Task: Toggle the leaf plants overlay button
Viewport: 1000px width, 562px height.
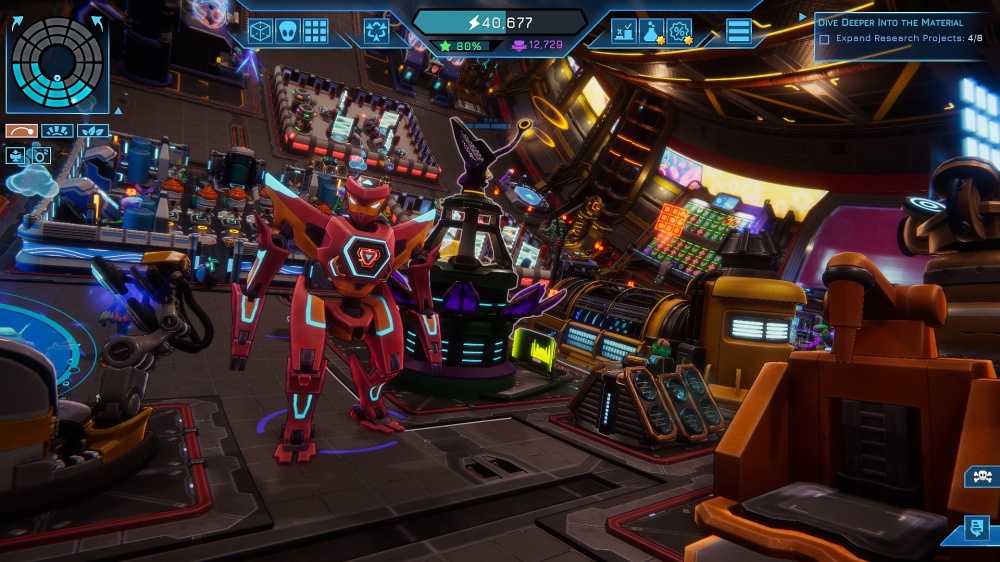Action: pyautogui.click(x=92, y=130)
